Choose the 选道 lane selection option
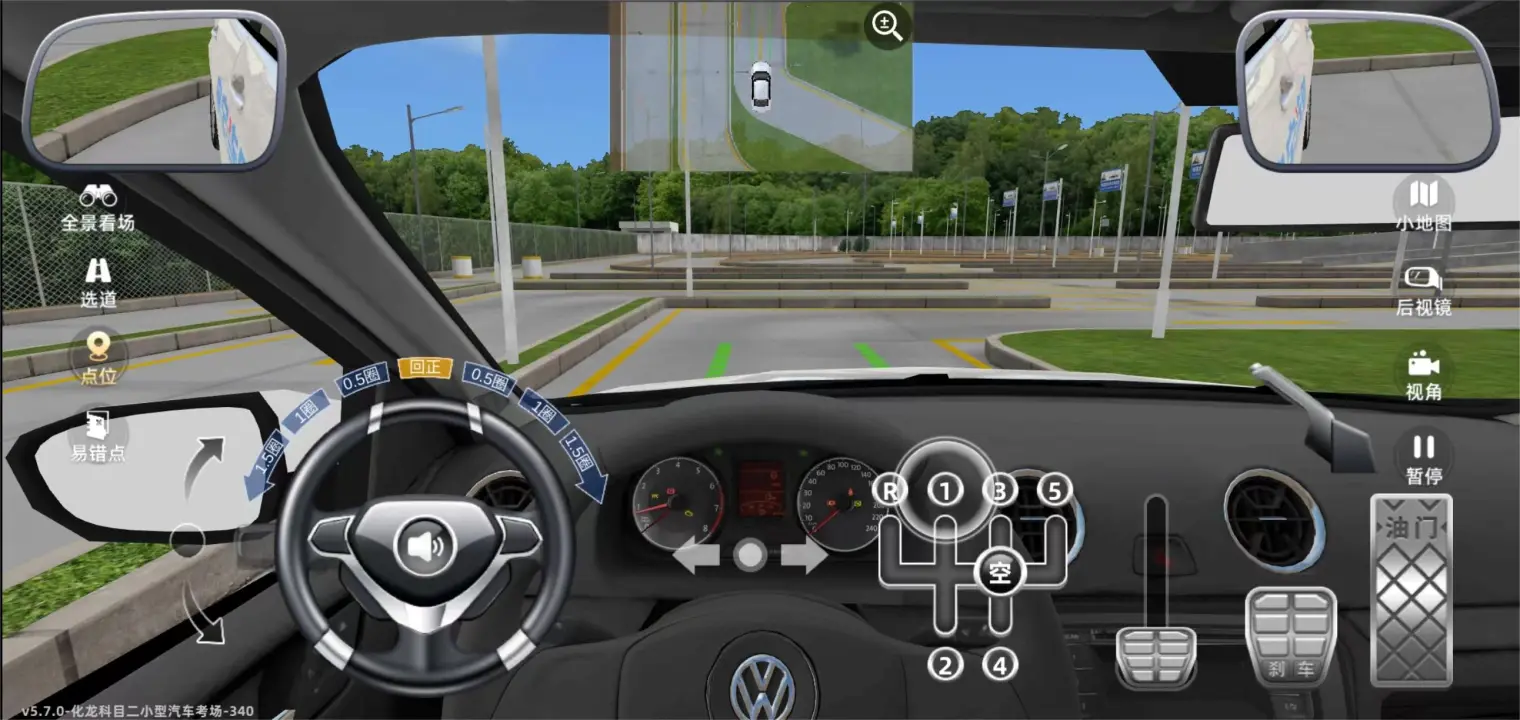 pos(98,282)
